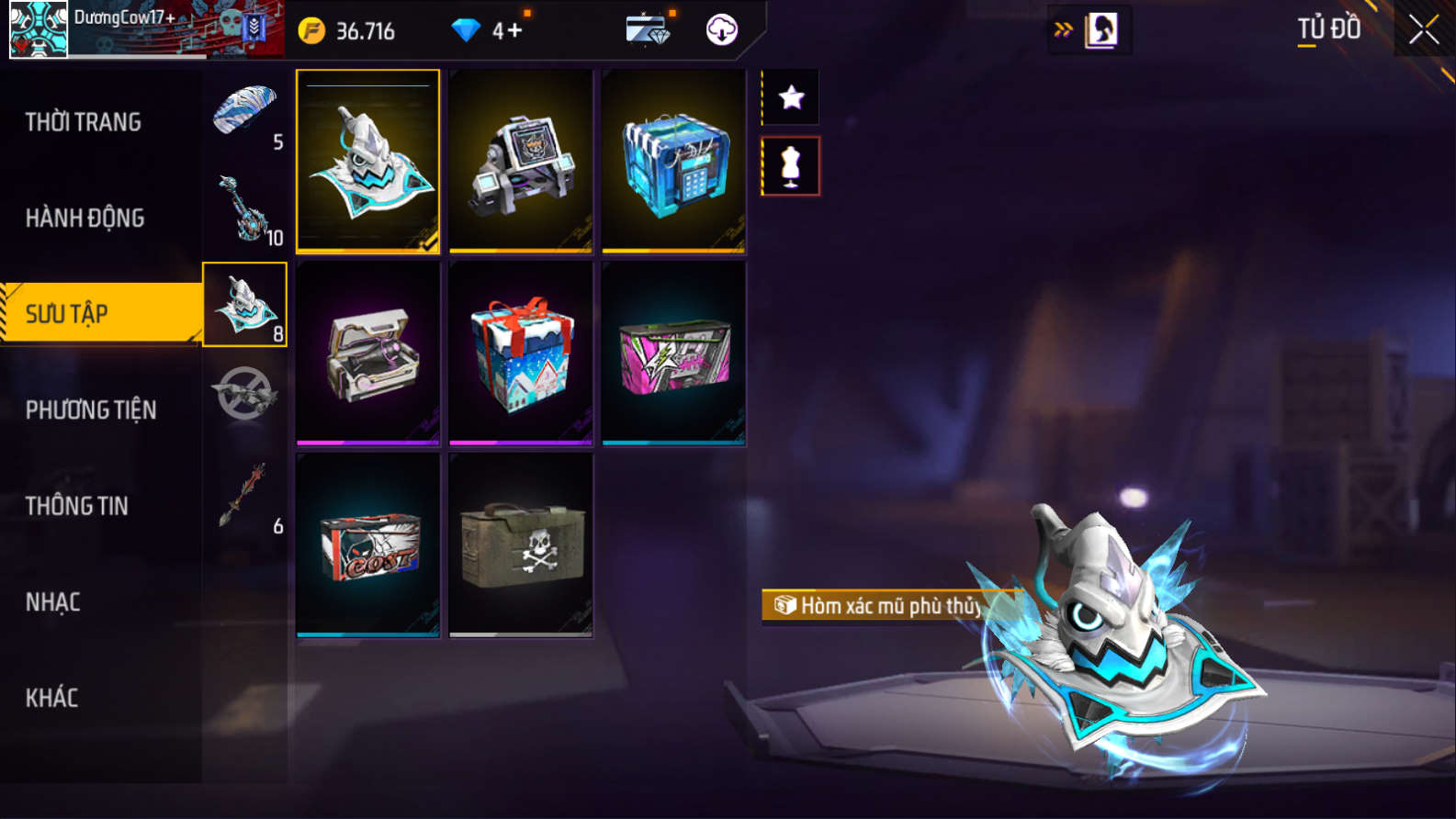Choose the guitar subcategory icon

245,209
